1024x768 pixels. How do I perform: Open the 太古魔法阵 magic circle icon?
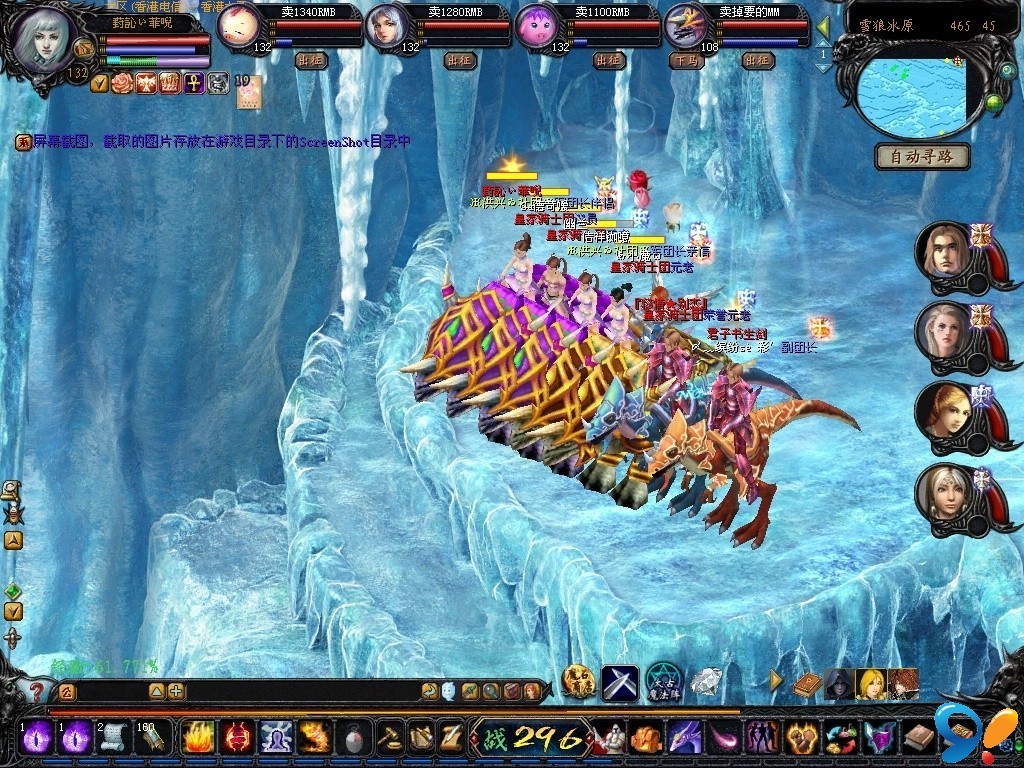point(662,682)
